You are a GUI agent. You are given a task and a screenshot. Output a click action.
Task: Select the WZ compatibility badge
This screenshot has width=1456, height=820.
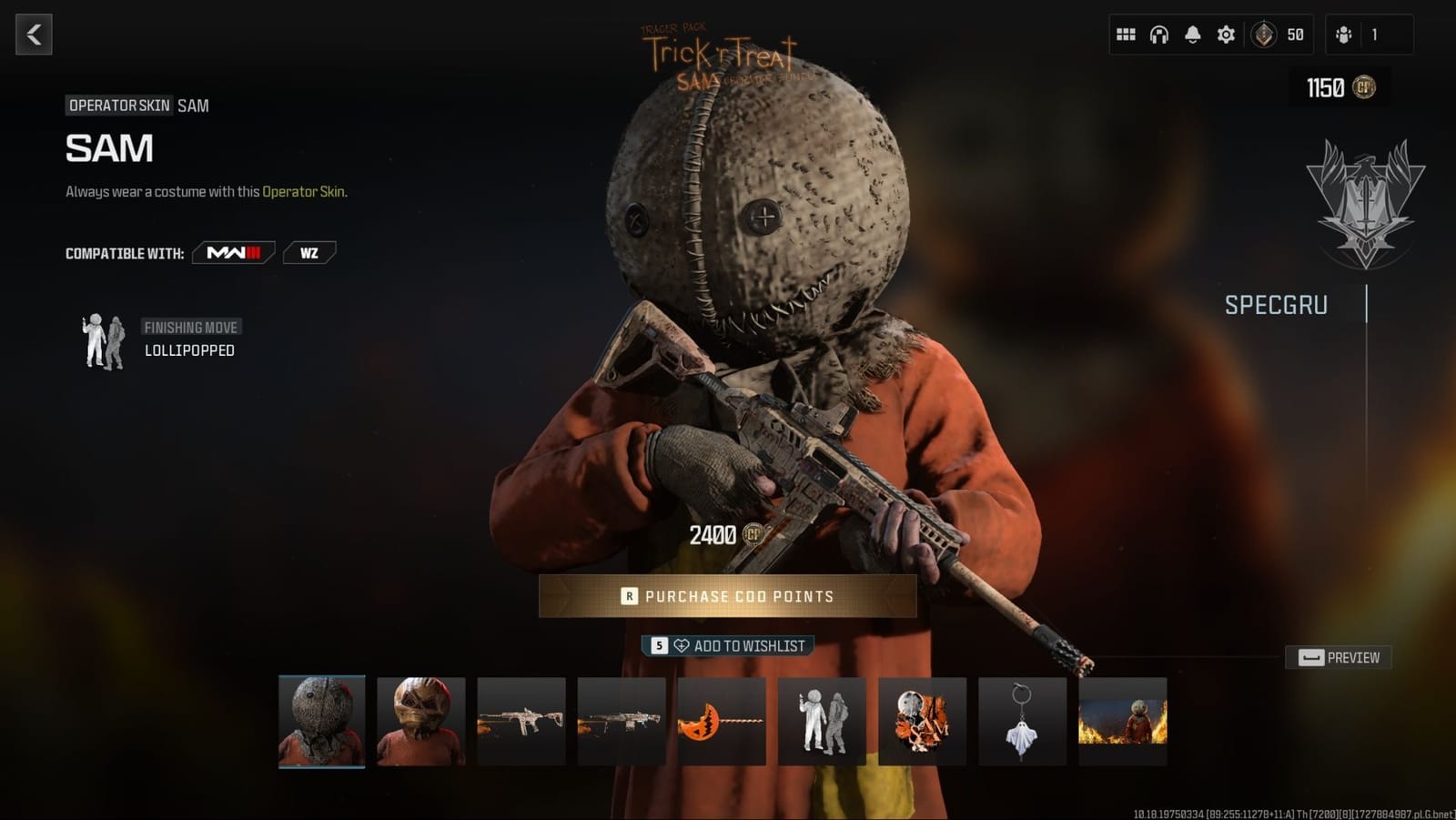pyautogui.click(x=309, y=253)
